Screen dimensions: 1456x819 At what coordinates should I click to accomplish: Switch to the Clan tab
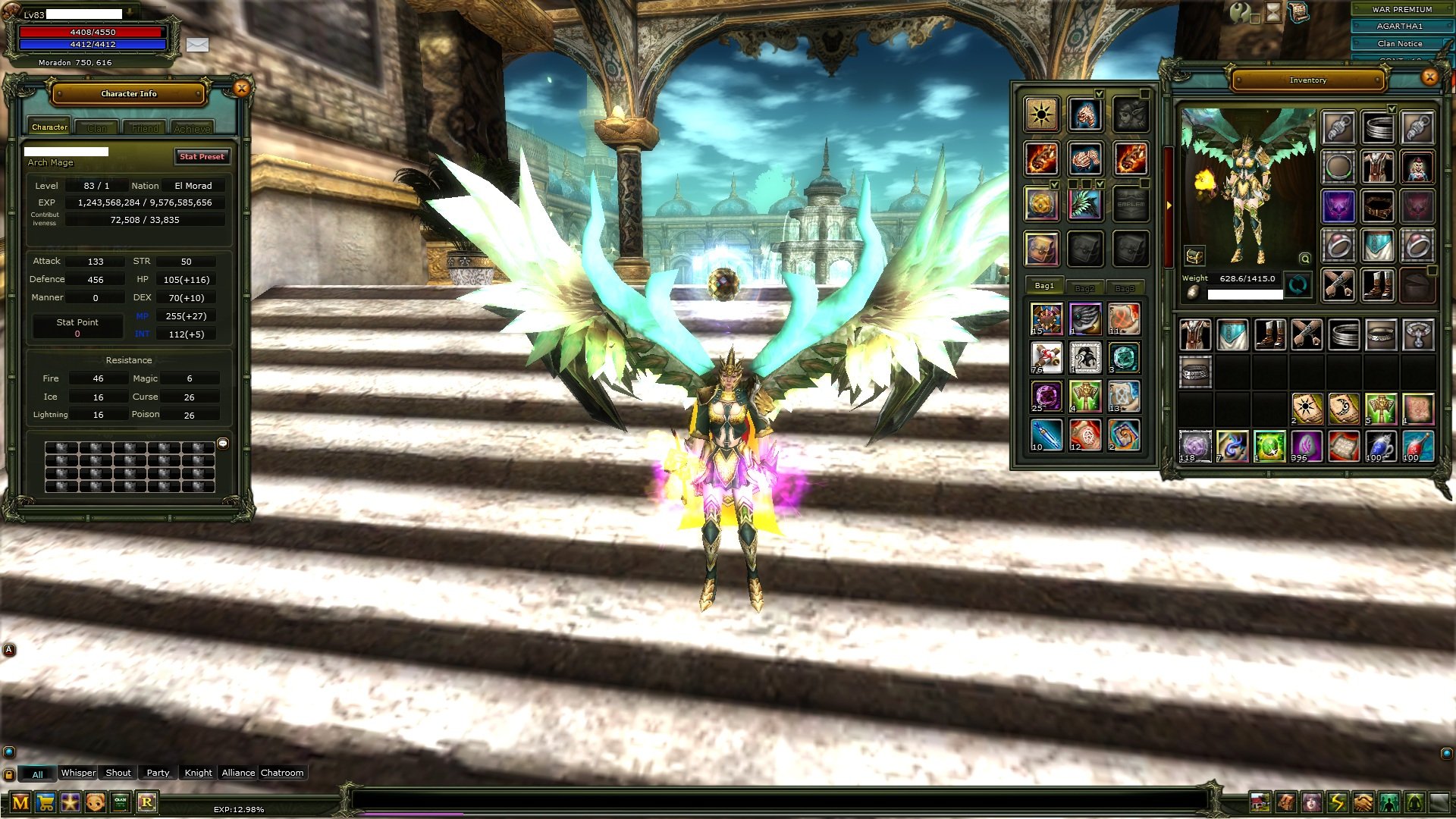tap(97, 128)
